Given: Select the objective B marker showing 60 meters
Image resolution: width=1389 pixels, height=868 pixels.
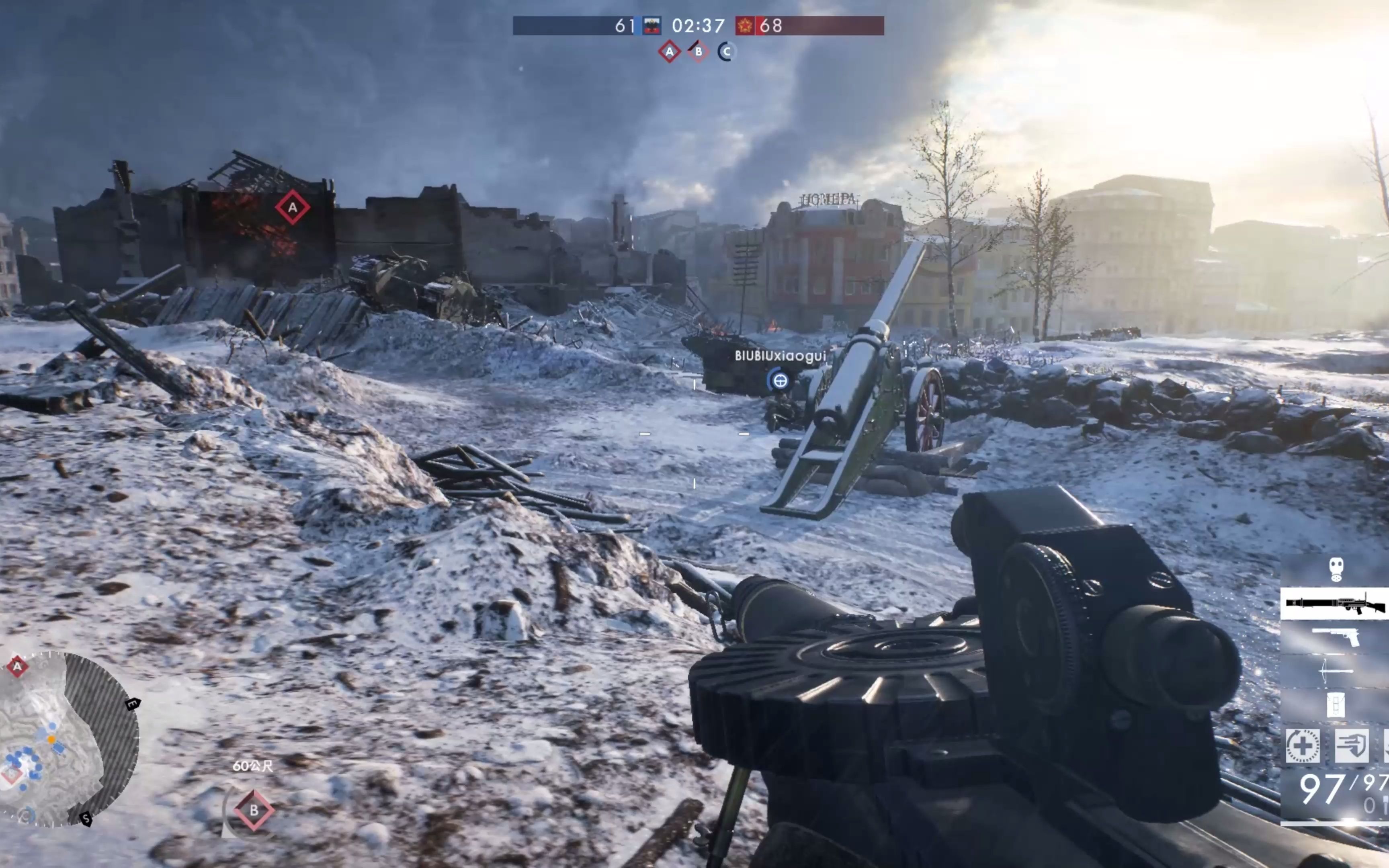Looking at the screenshot, I should [254, 810].
